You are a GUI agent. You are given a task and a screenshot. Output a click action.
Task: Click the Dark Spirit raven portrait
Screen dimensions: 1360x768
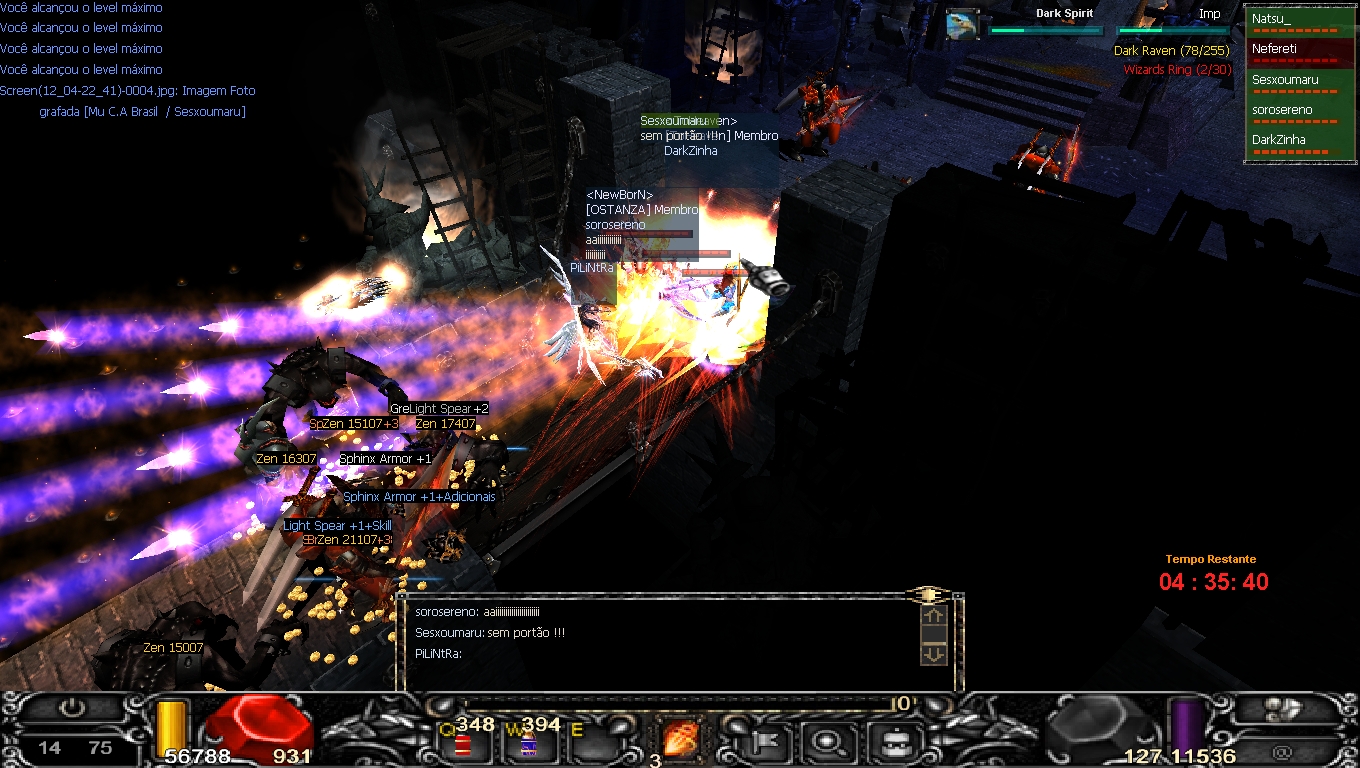pyautogui.click(x=963, y=23)
